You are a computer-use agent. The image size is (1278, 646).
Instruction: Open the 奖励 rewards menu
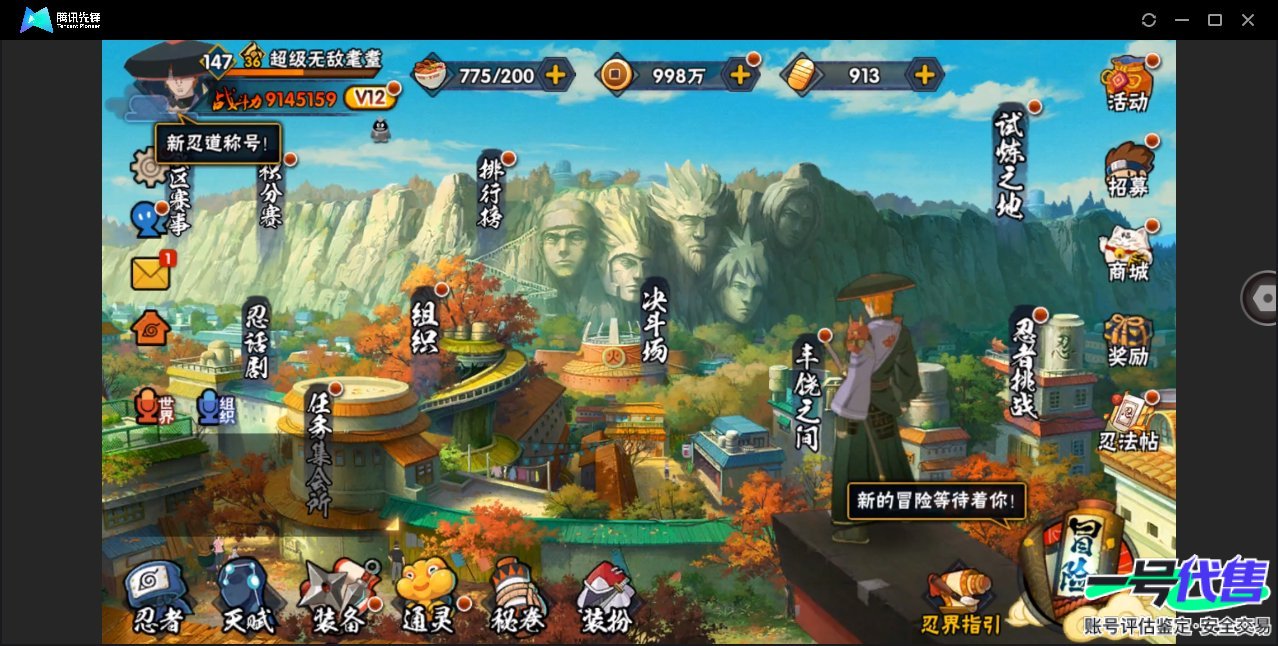pyautogui.click(x=1128, y=340)
